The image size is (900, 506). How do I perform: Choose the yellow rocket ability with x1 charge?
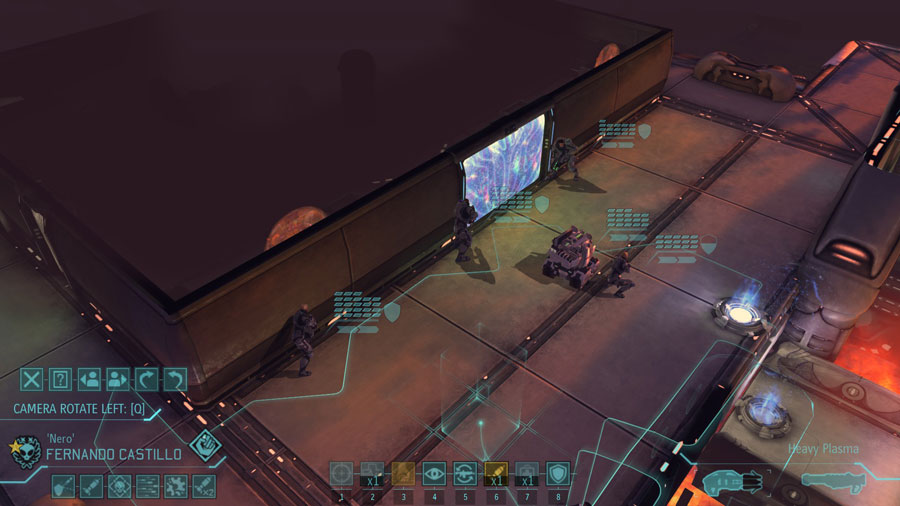point(496,473)
